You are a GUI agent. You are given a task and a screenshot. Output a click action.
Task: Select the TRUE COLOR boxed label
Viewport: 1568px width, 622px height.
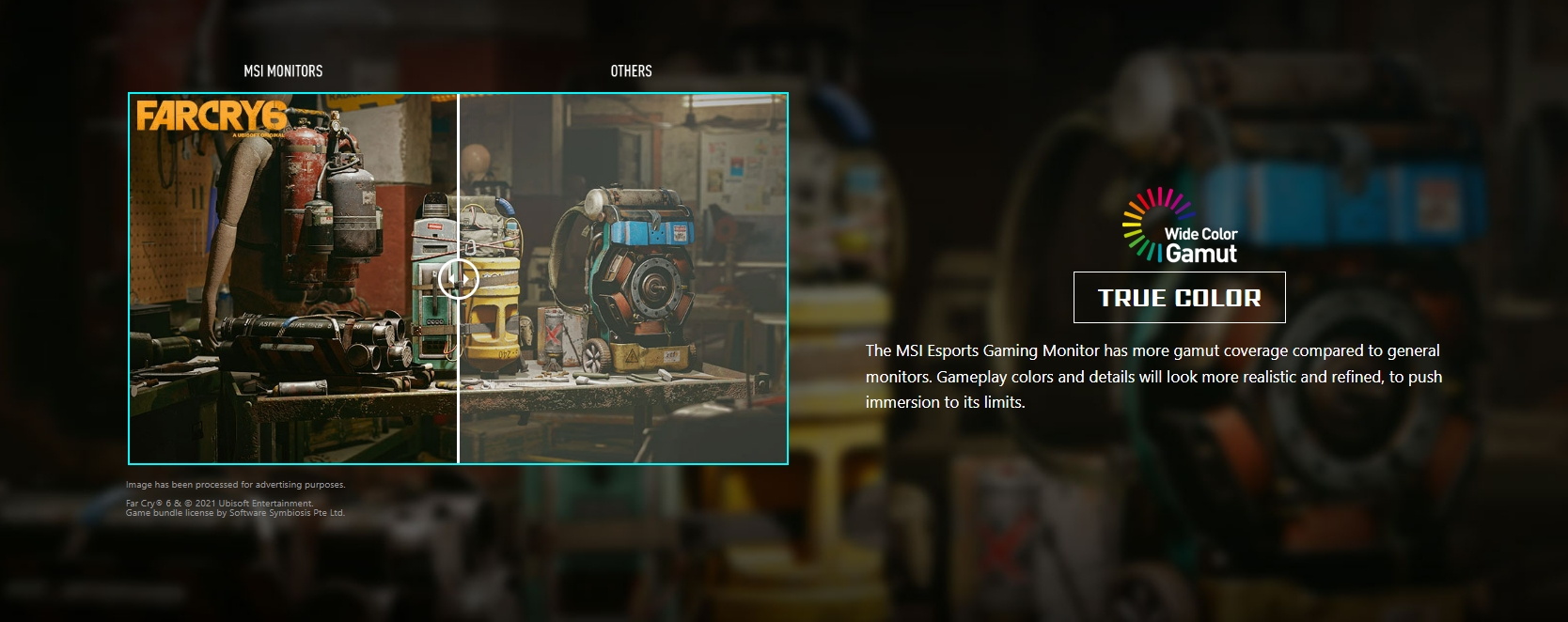pos(1179,298)
